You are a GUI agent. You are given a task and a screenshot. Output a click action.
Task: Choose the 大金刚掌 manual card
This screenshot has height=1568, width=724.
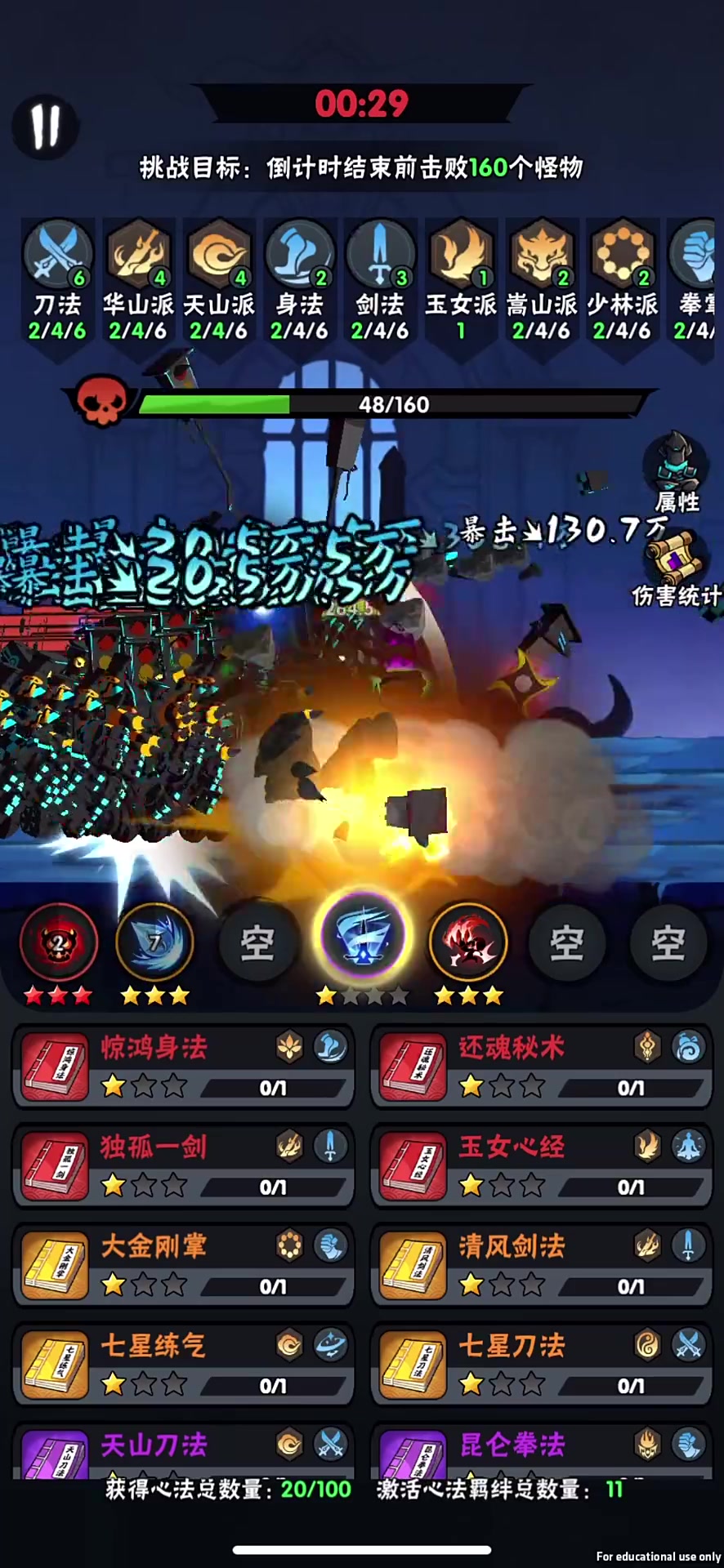click(x=183, y=1265)
